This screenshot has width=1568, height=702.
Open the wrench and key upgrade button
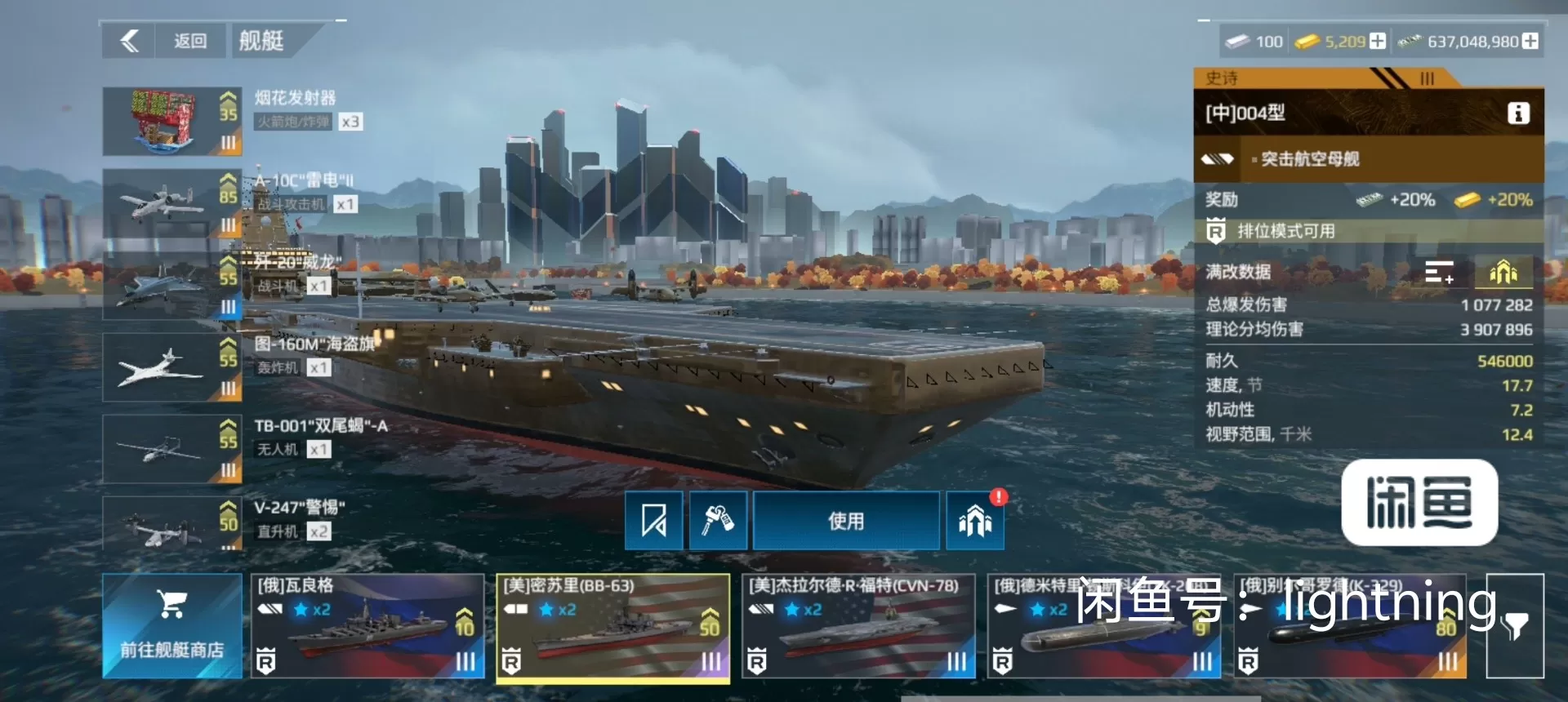click(718, 521)
